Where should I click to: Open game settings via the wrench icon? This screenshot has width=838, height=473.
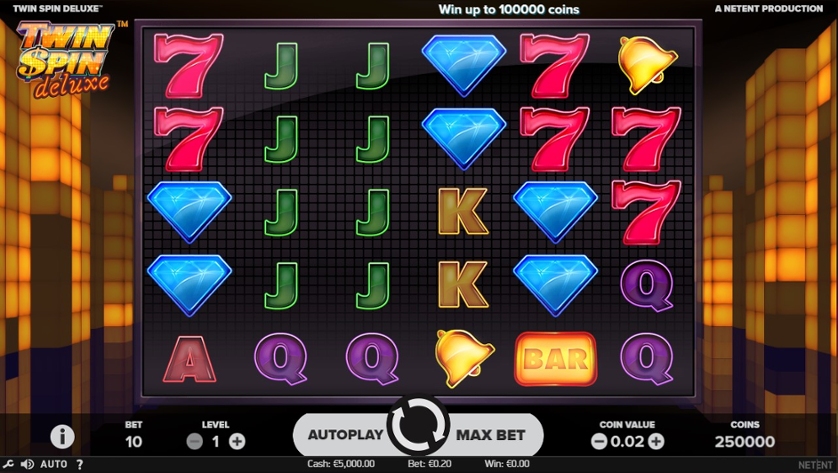tap(8, 465)
